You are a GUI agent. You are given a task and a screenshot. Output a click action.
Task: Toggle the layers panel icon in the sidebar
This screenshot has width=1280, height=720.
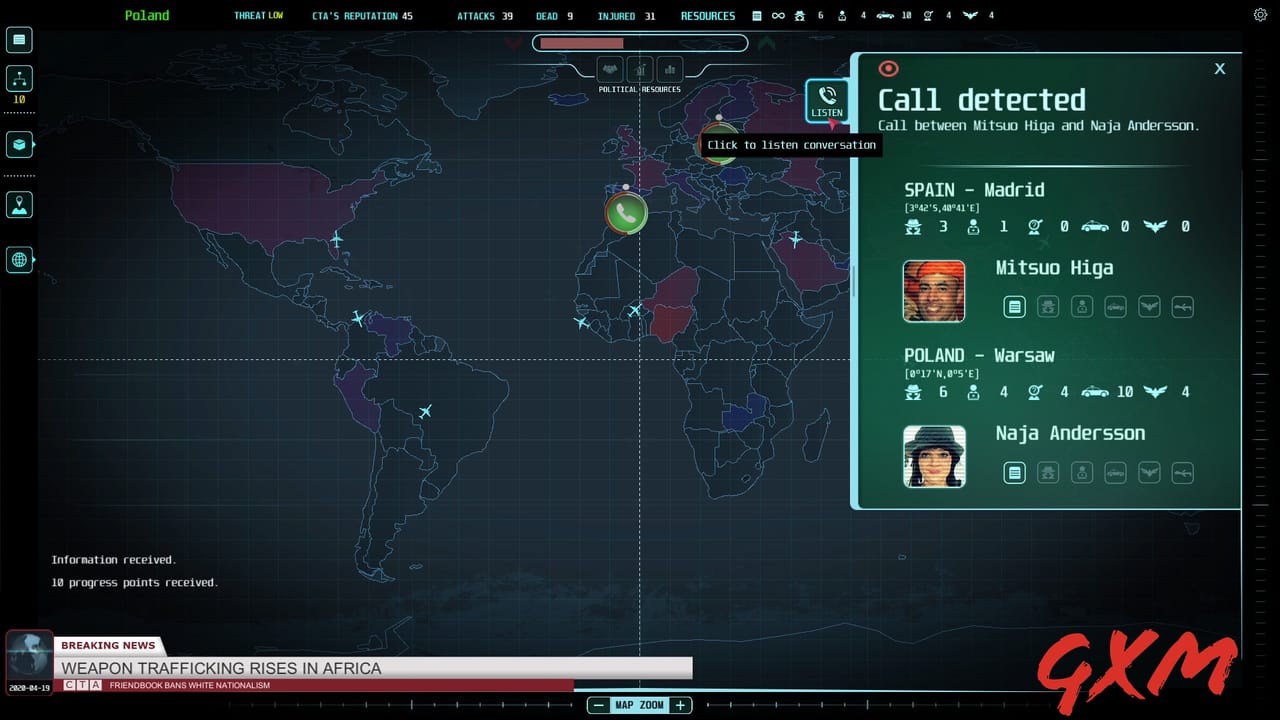pos(19,144)
